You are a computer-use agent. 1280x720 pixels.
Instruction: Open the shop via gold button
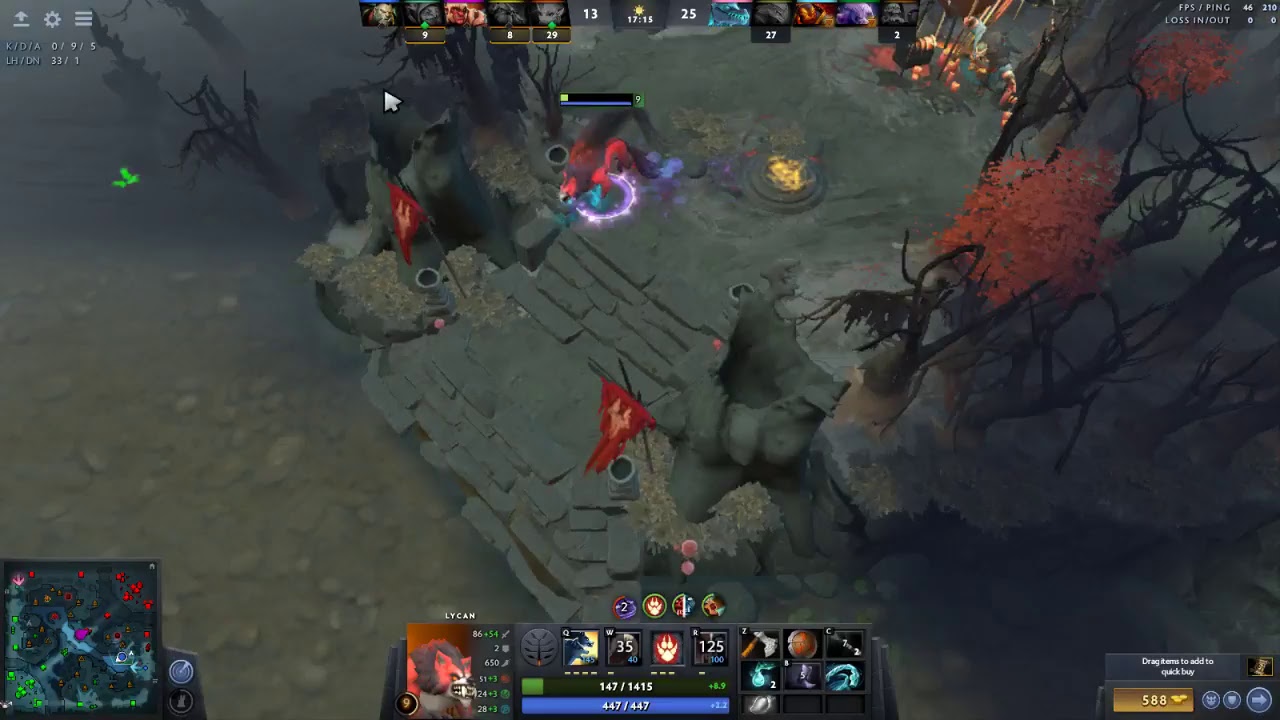point(1154,700)
